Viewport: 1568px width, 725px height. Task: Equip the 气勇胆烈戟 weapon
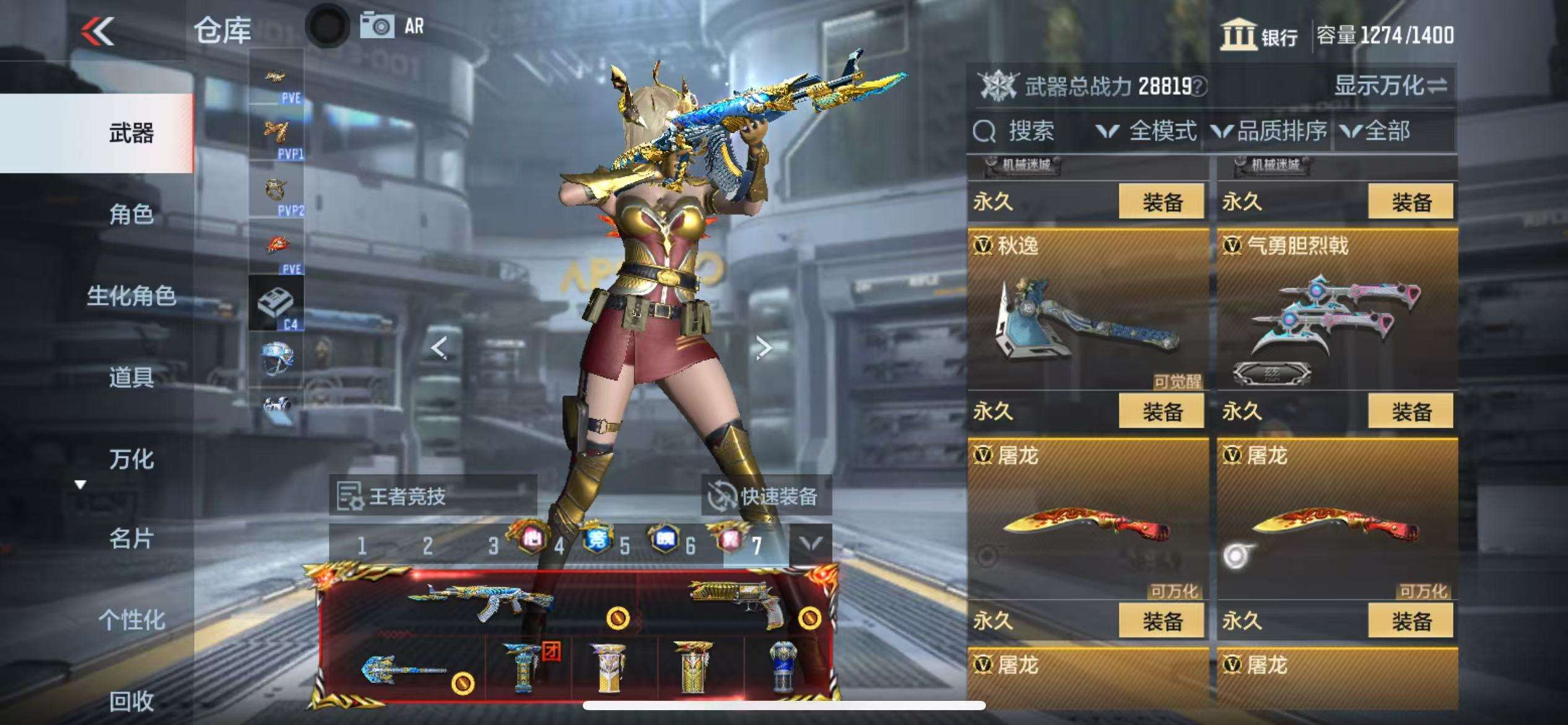(1410, 411)
